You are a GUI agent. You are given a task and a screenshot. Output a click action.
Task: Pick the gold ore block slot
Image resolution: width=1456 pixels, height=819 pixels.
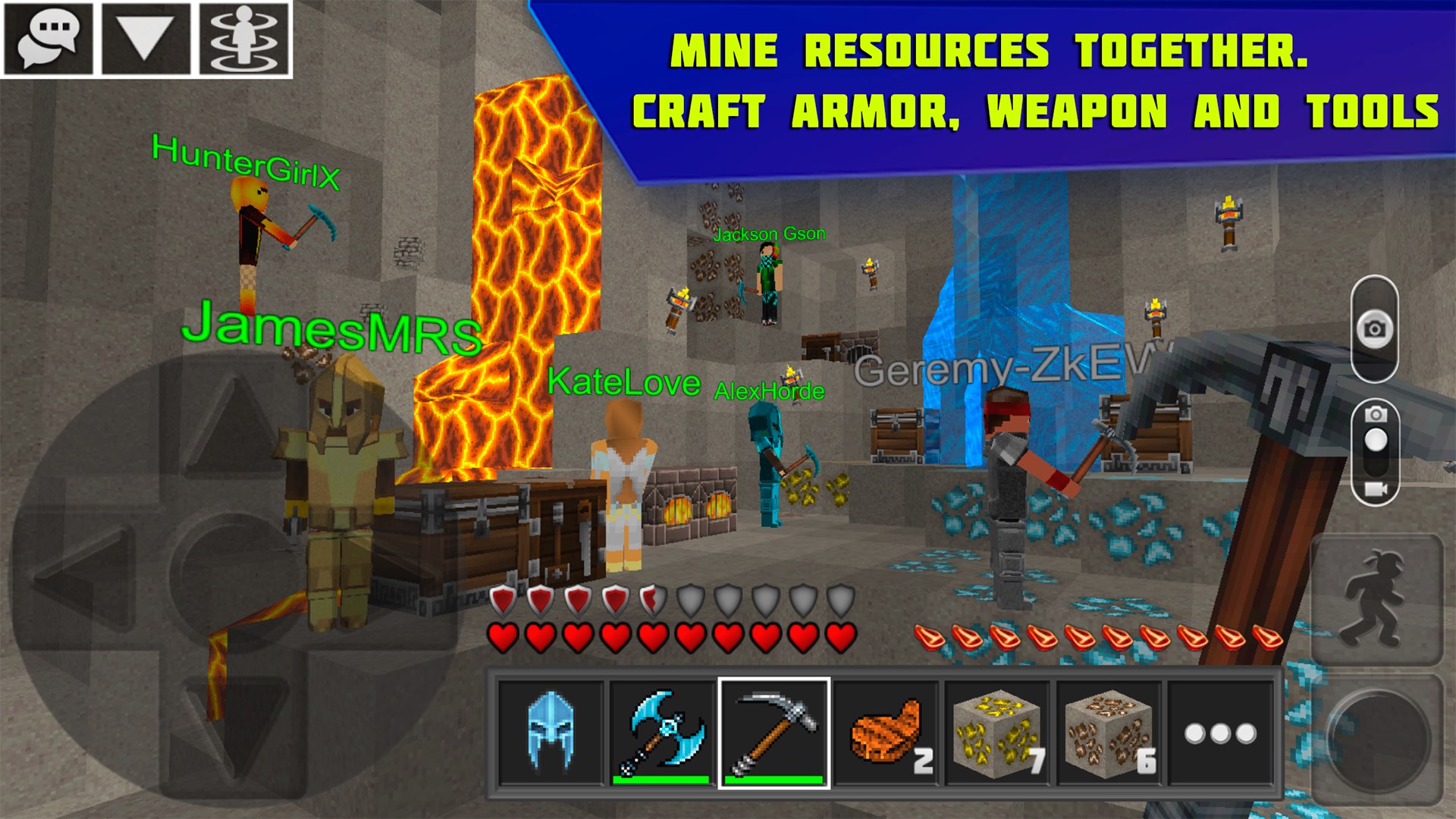(996, 733)
